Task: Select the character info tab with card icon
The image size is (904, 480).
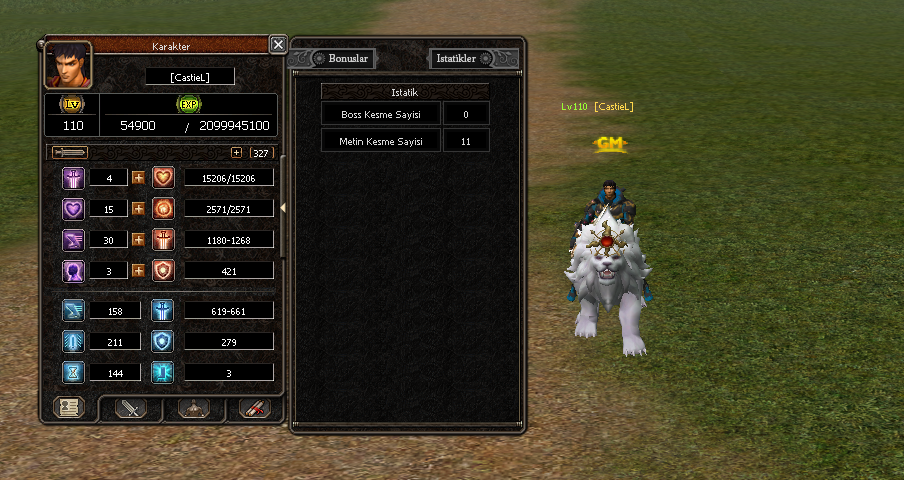Action: tap(69, 408)
